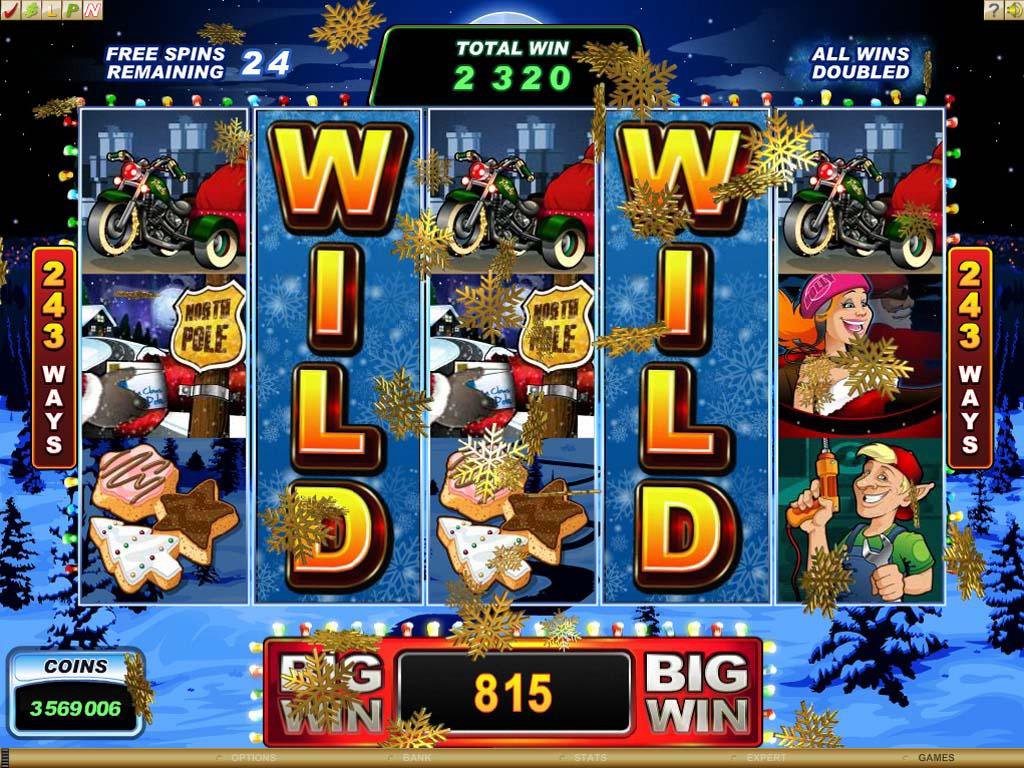1024x768 pixels.
Task: Open the Options menu
Action: point(253,758)
